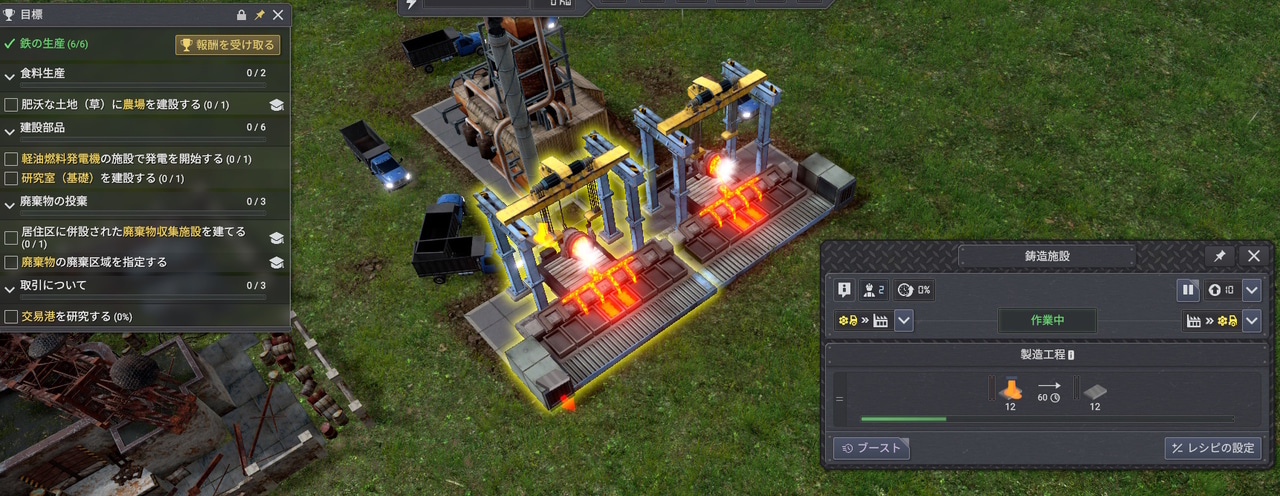The width and height of the screenshot is (1280, 496).
Task: Pause the casting facility
Action: pos(1188,291)
